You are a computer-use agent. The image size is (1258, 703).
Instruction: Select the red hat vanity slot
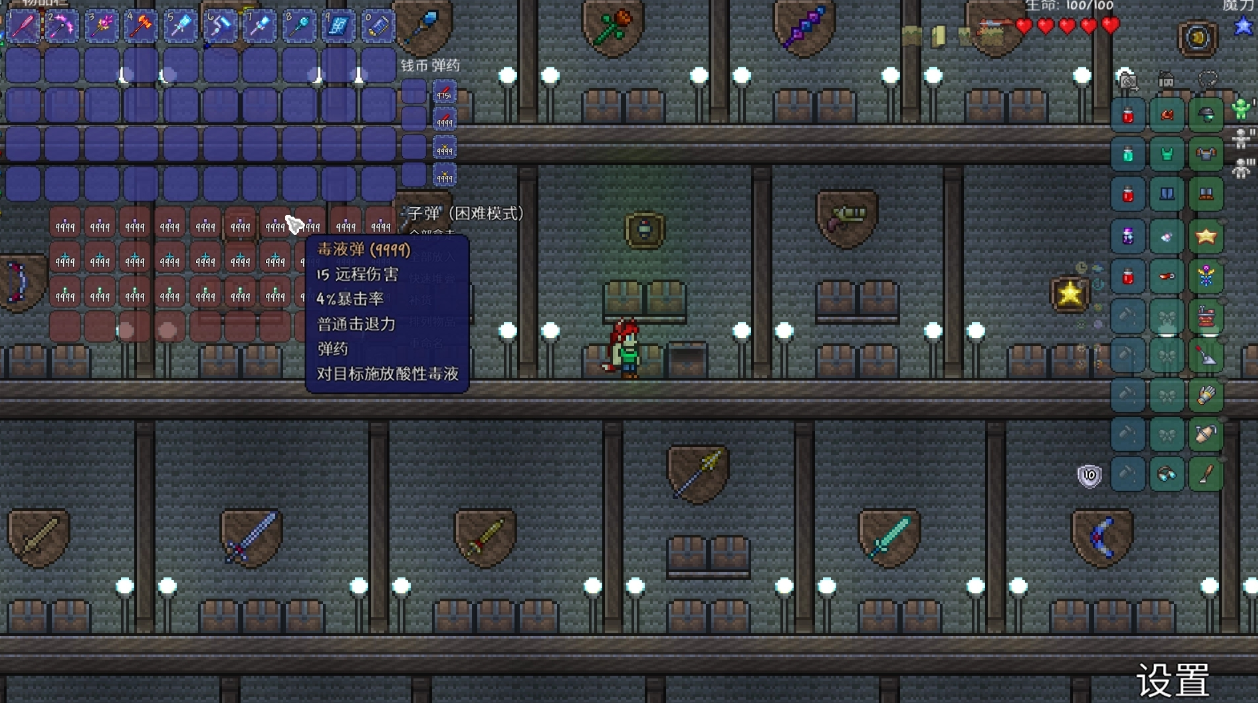[1167, 114]
